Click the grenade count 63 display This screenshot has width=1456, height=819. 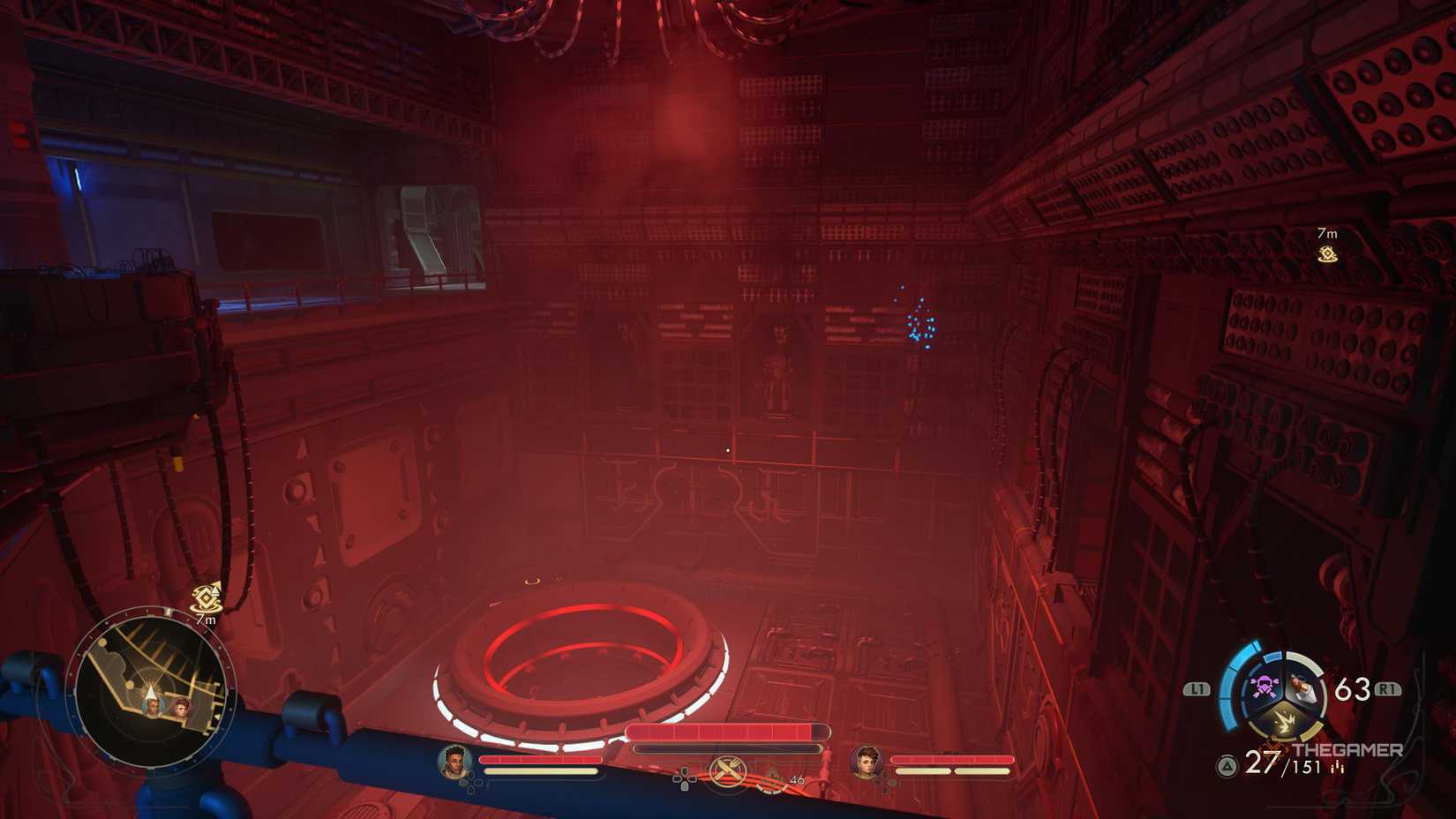[x=1352, y=688]
